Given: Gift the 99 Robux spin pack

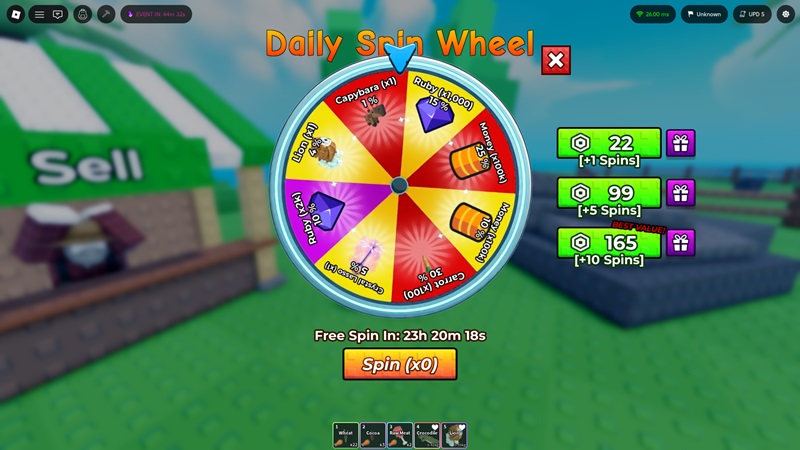Looking at the screenshot, I should [x=681, y=192].
